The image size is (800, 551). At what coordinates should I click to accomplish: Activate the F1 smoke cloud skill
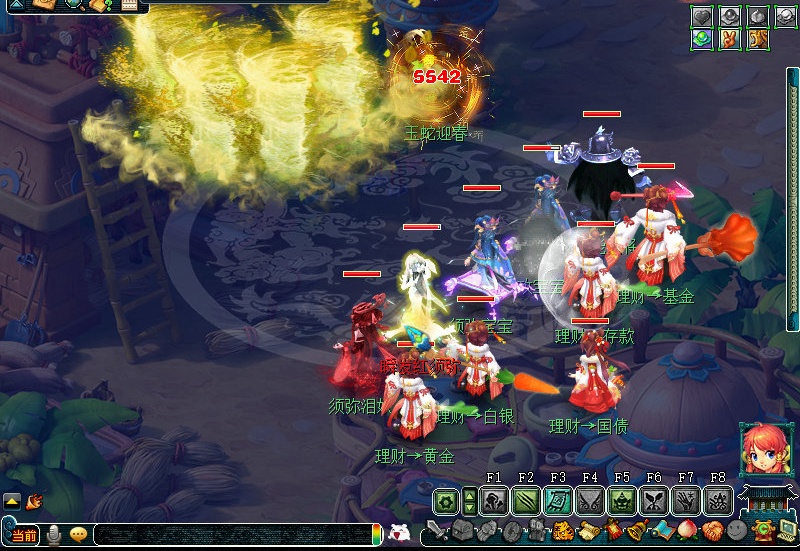pos(494,500)
